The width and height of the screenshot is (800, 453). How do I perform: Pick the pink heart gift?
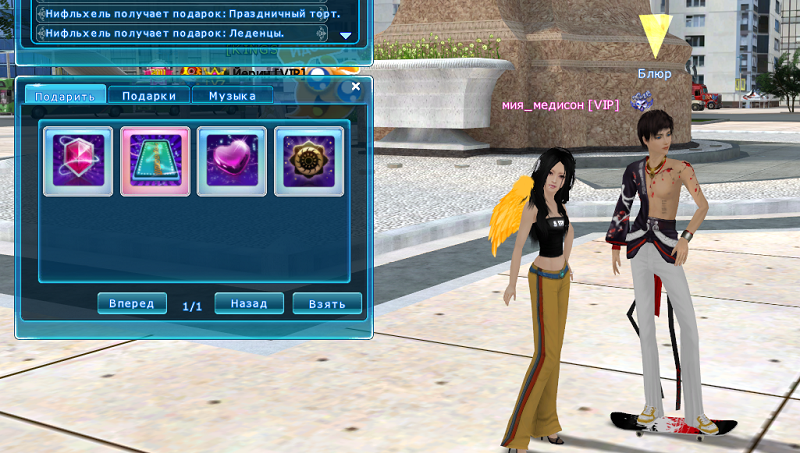(x=232, y=160)
